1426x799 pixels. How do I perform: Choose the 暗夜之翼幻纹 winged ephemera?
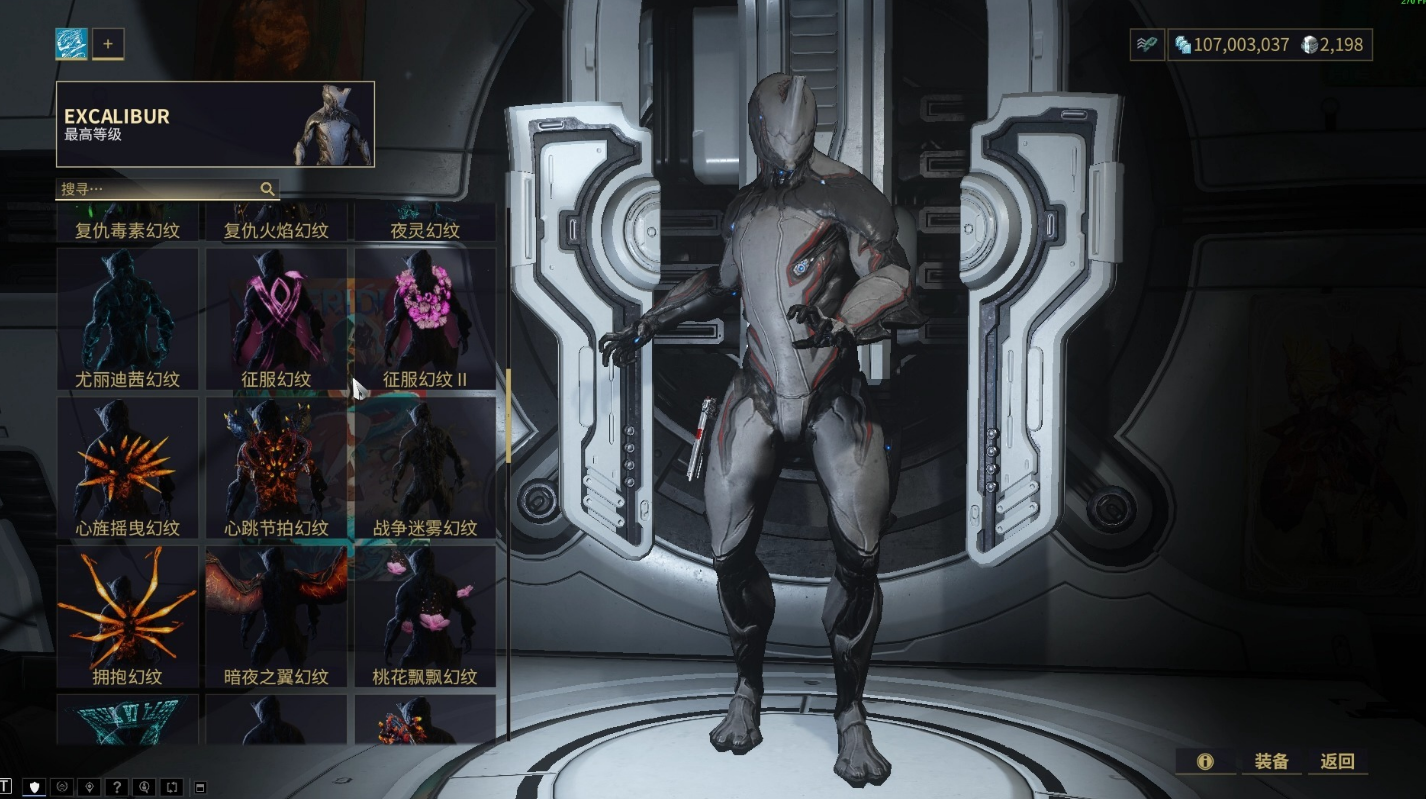[x=277, y=616]
